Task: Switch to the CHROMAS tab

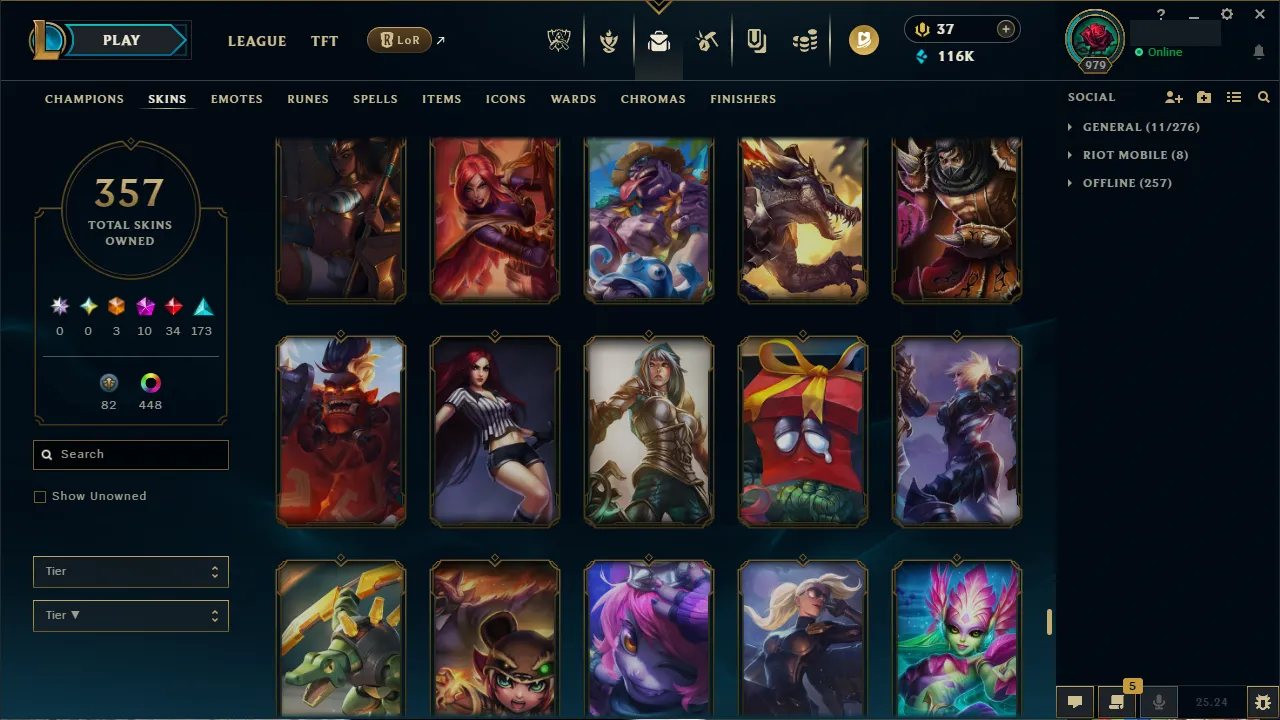Action: (653, 99)
